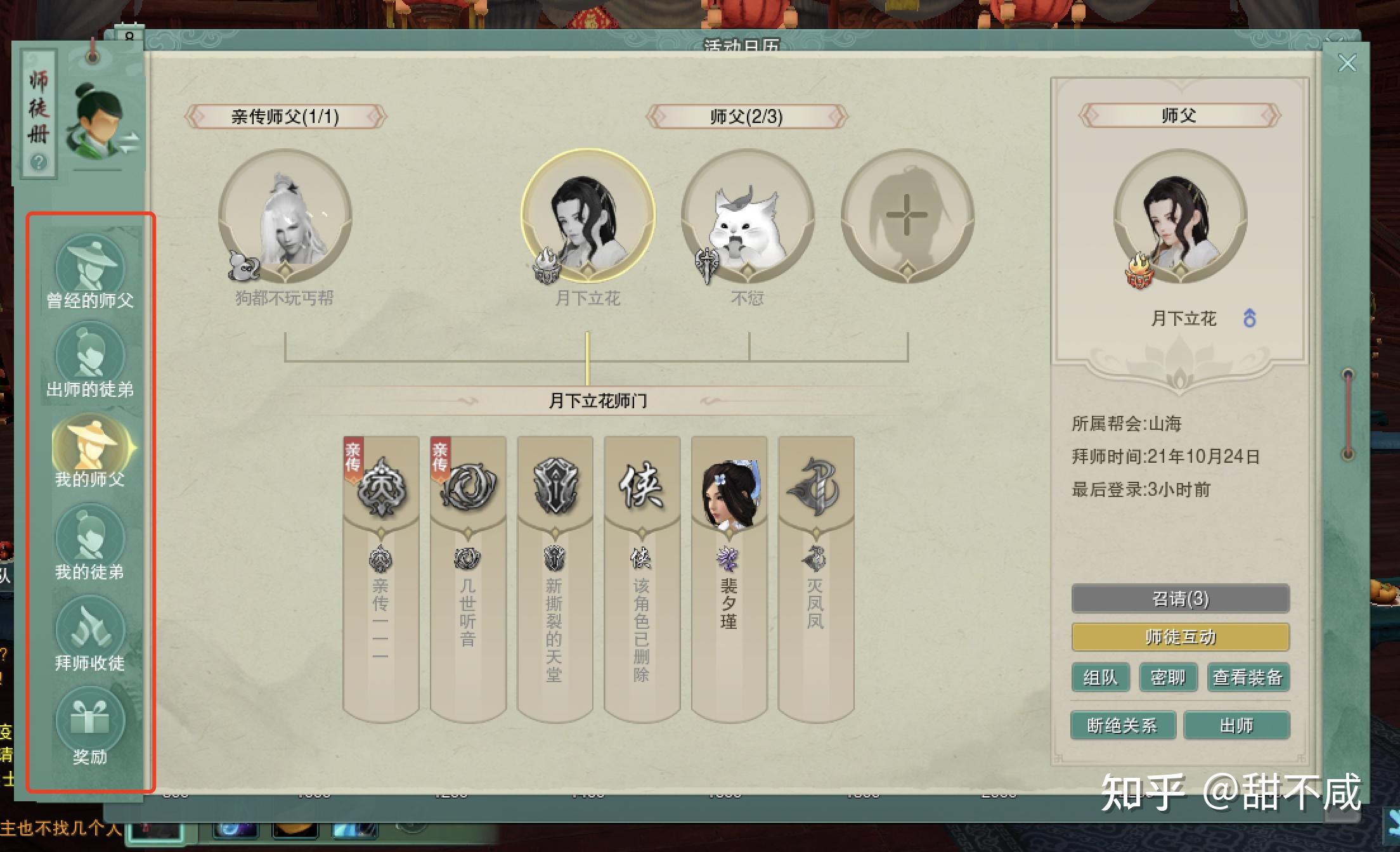Image resolution: width=1400 pixels, height=852 pixels.
Task: Open 师徒互动 interaction
Action: 1180,636
